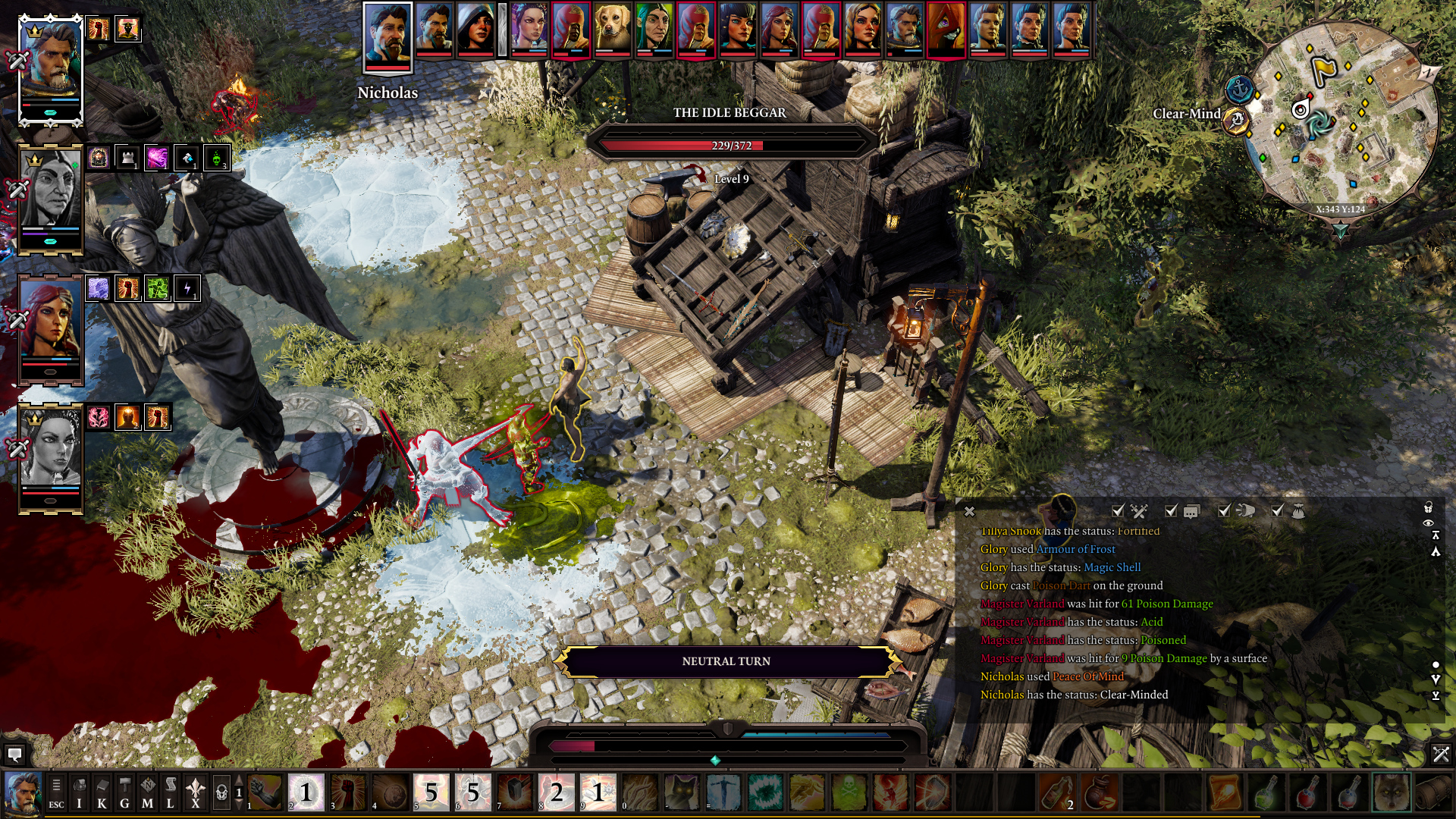
Task: Open the chat bubble button
Action: pyautogui.click(x=14, y=754)
